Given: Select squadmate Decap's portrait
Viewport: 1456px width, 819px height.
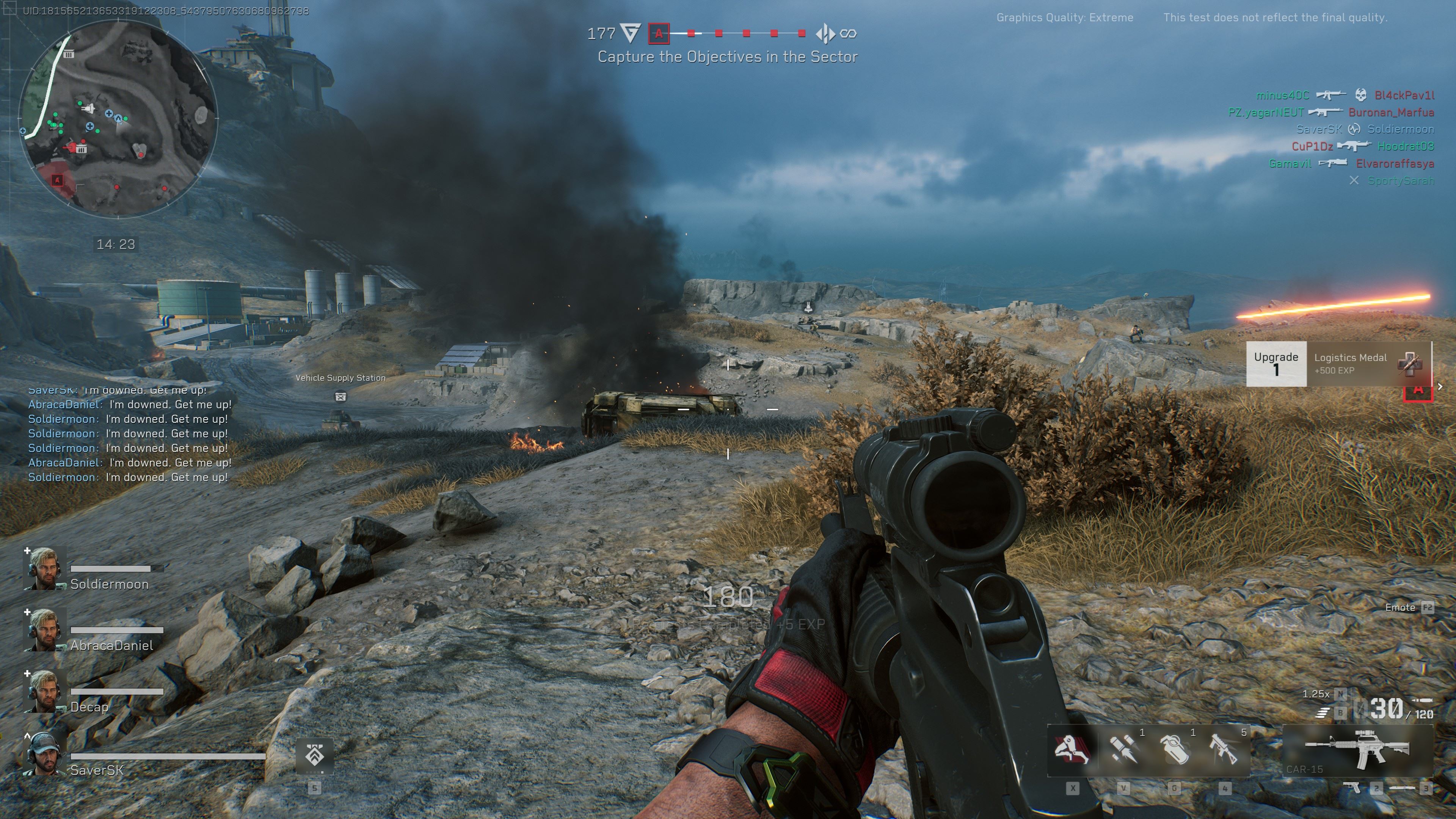Looking at the screenshot, I should (45, 691).
